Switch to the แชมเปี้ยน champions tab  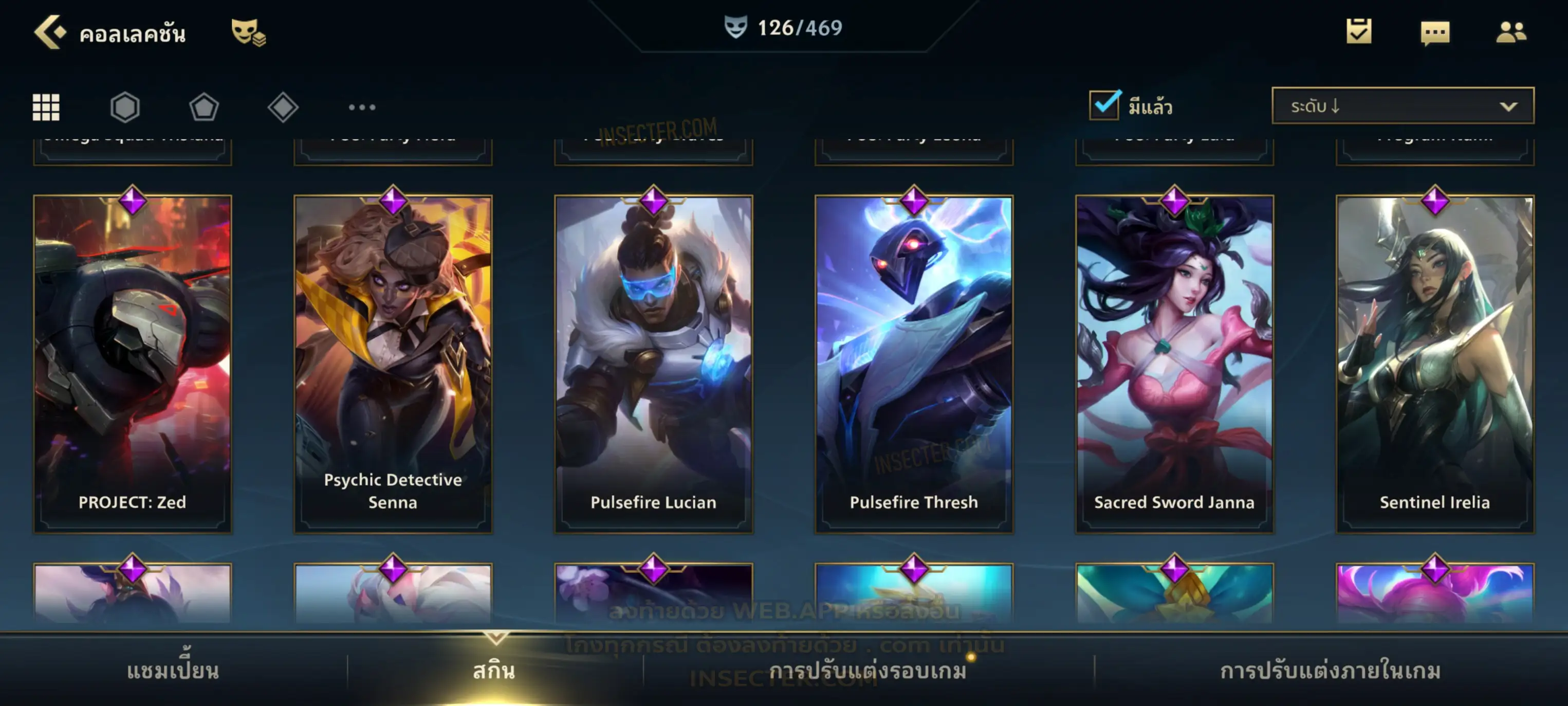coord(173,671)
